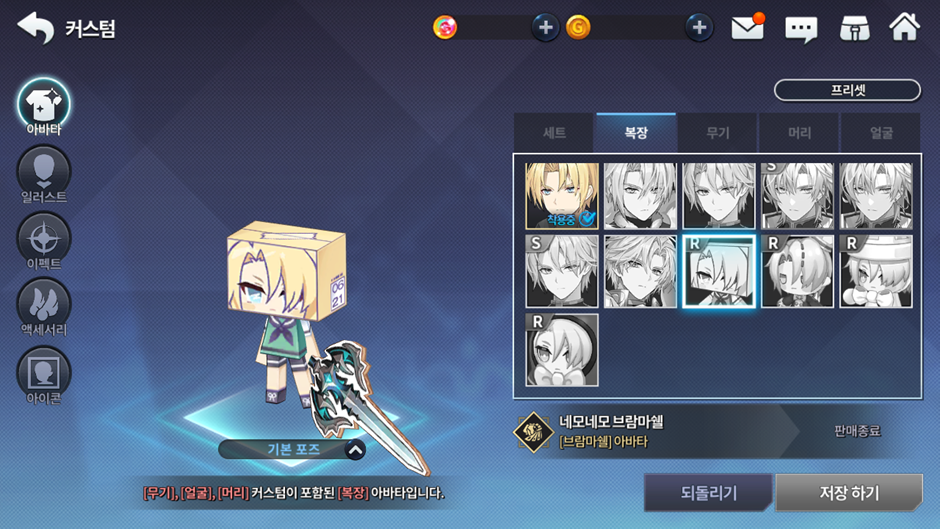Click the 되돌리기 revert button
940x529 pixels.
(708, 493)
